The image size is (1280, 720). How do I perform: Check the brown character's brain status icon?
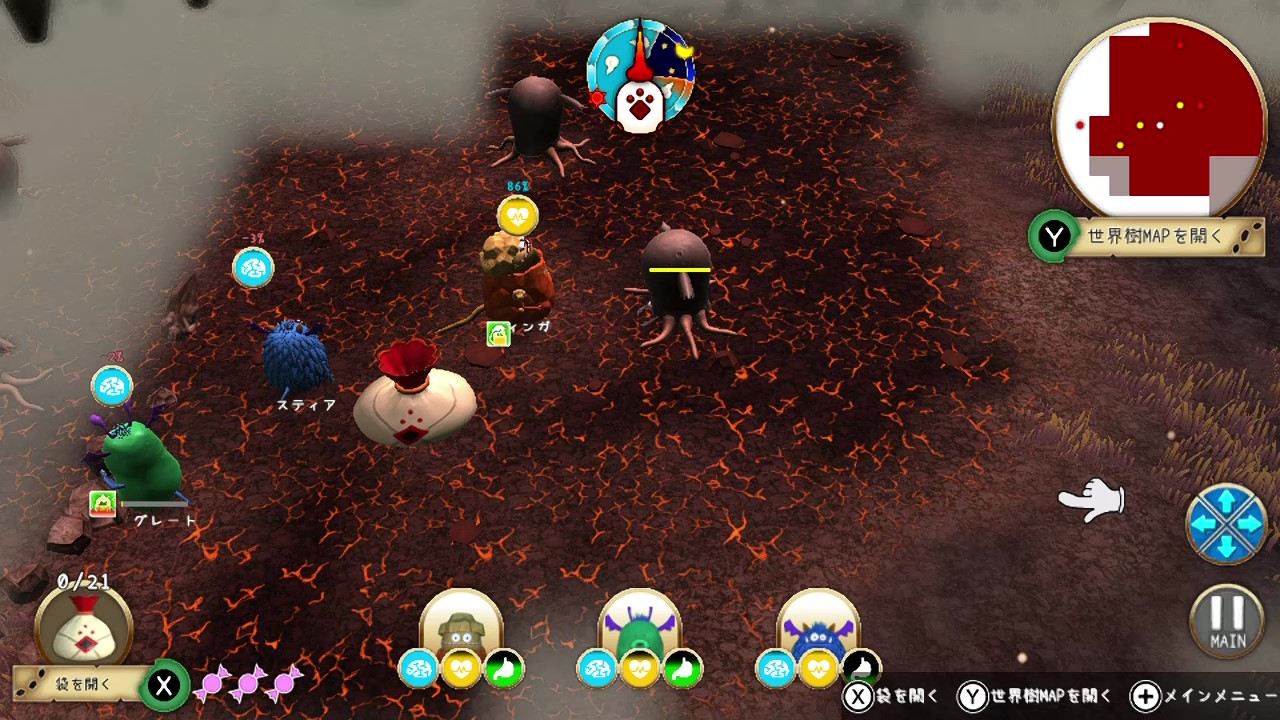419,669
